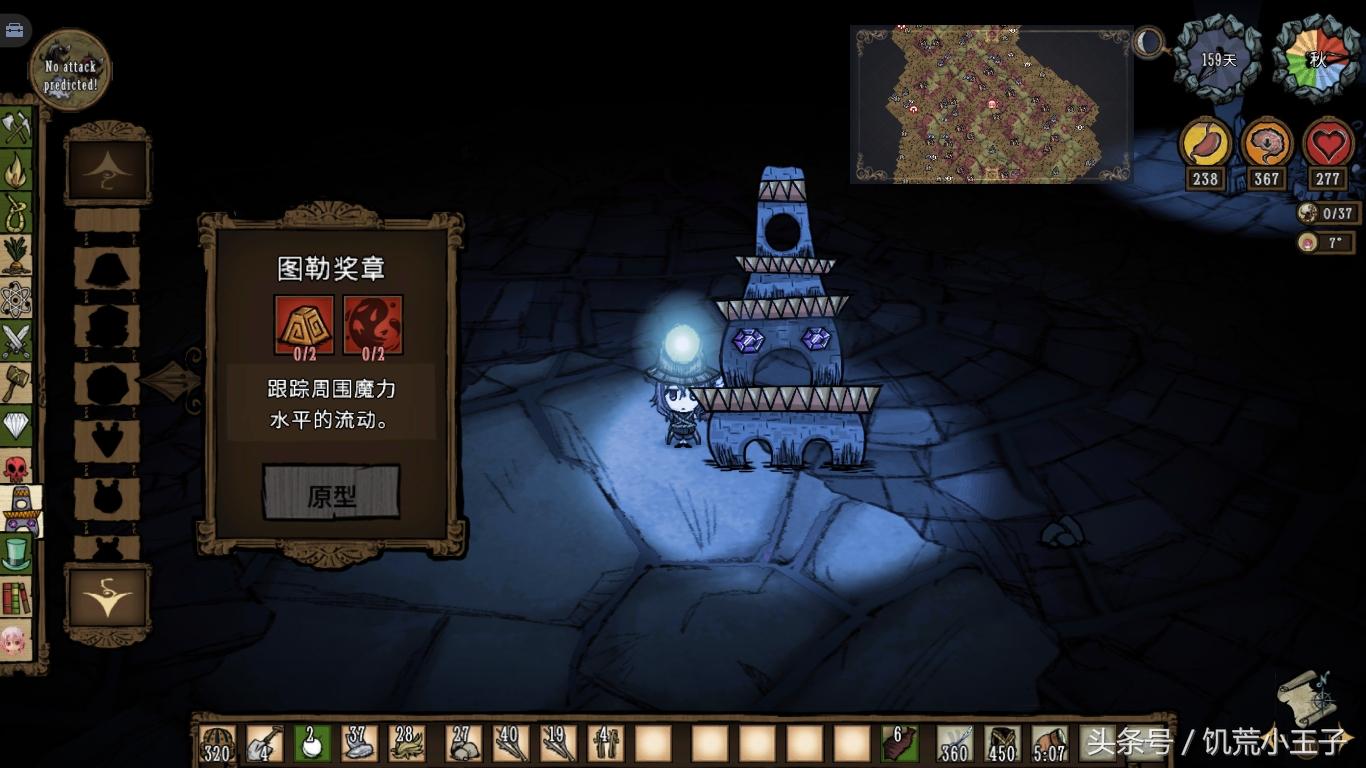The image size is (1366, 768).
Task: Open the pink-haired character crafting tab
Action: 16,640
